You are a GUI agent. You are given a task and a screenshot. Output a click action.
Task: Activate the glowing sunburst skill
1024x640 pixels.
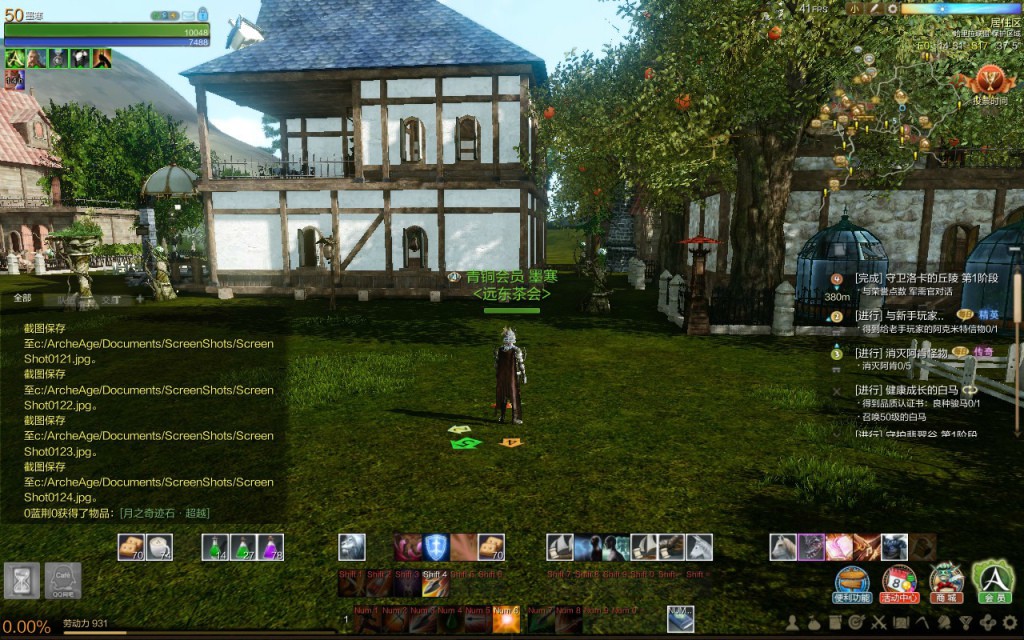(x=506, y=620)
